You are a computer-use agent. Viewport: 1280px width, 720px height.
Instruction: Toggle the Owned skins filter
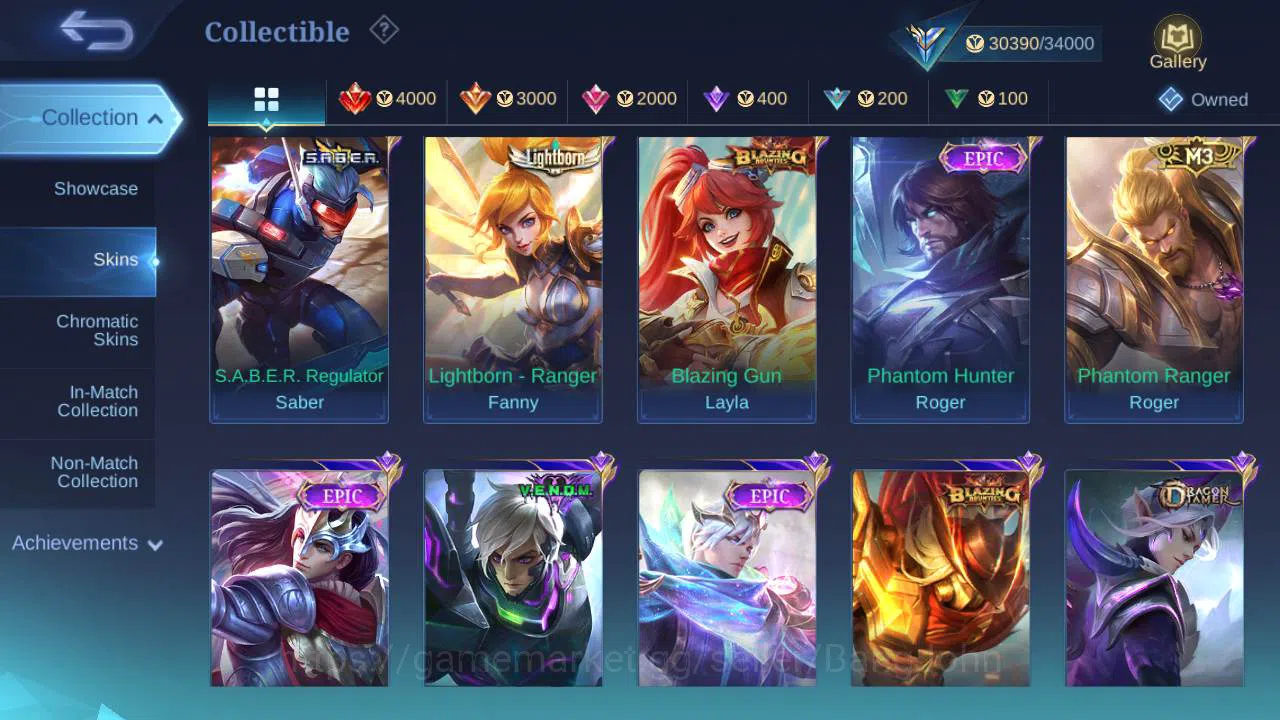pyautogui.click(x=1204, y=99)
